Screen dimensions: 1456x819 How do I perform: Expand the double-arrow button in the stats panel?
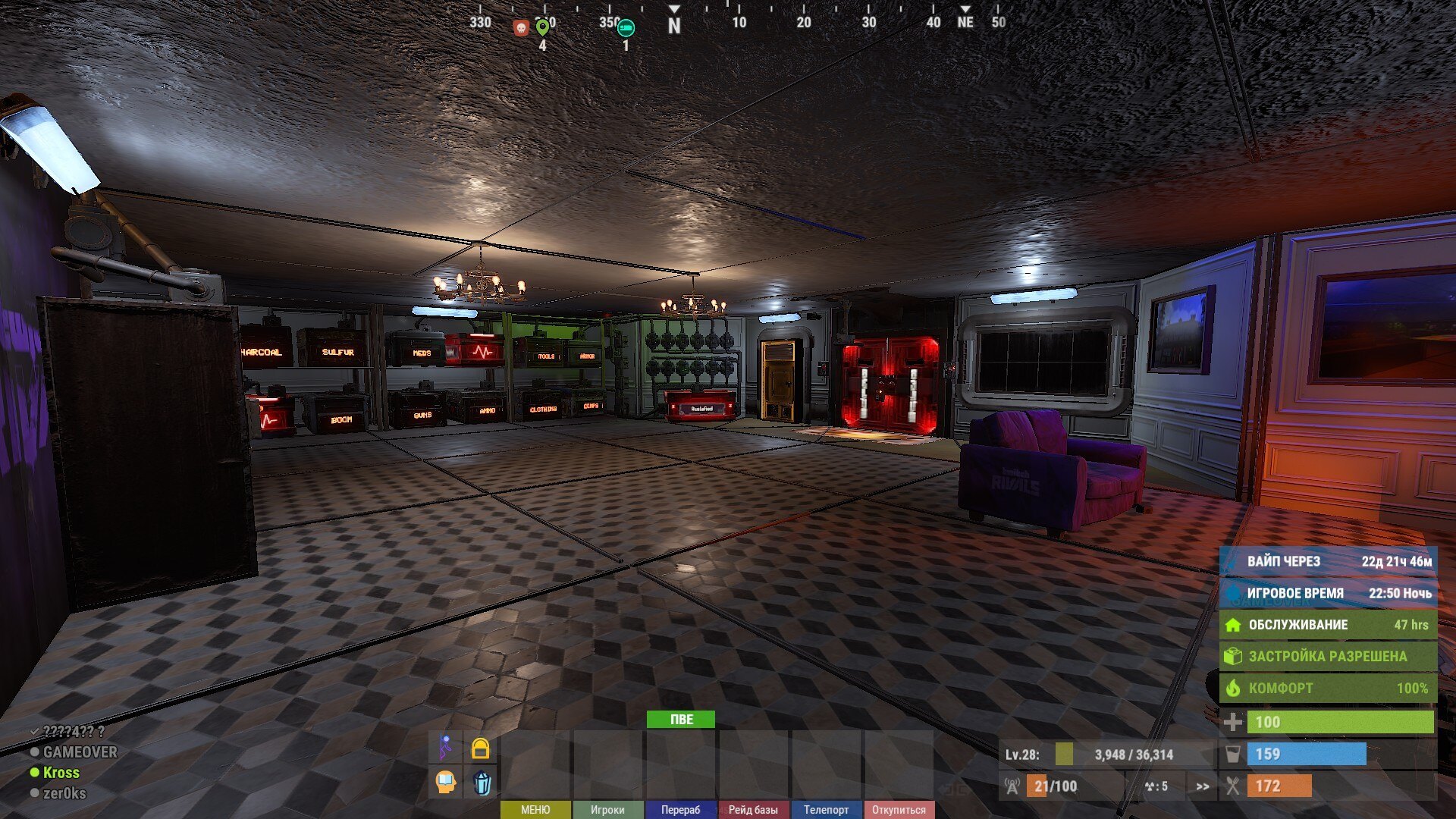(x=1203, y=786)
